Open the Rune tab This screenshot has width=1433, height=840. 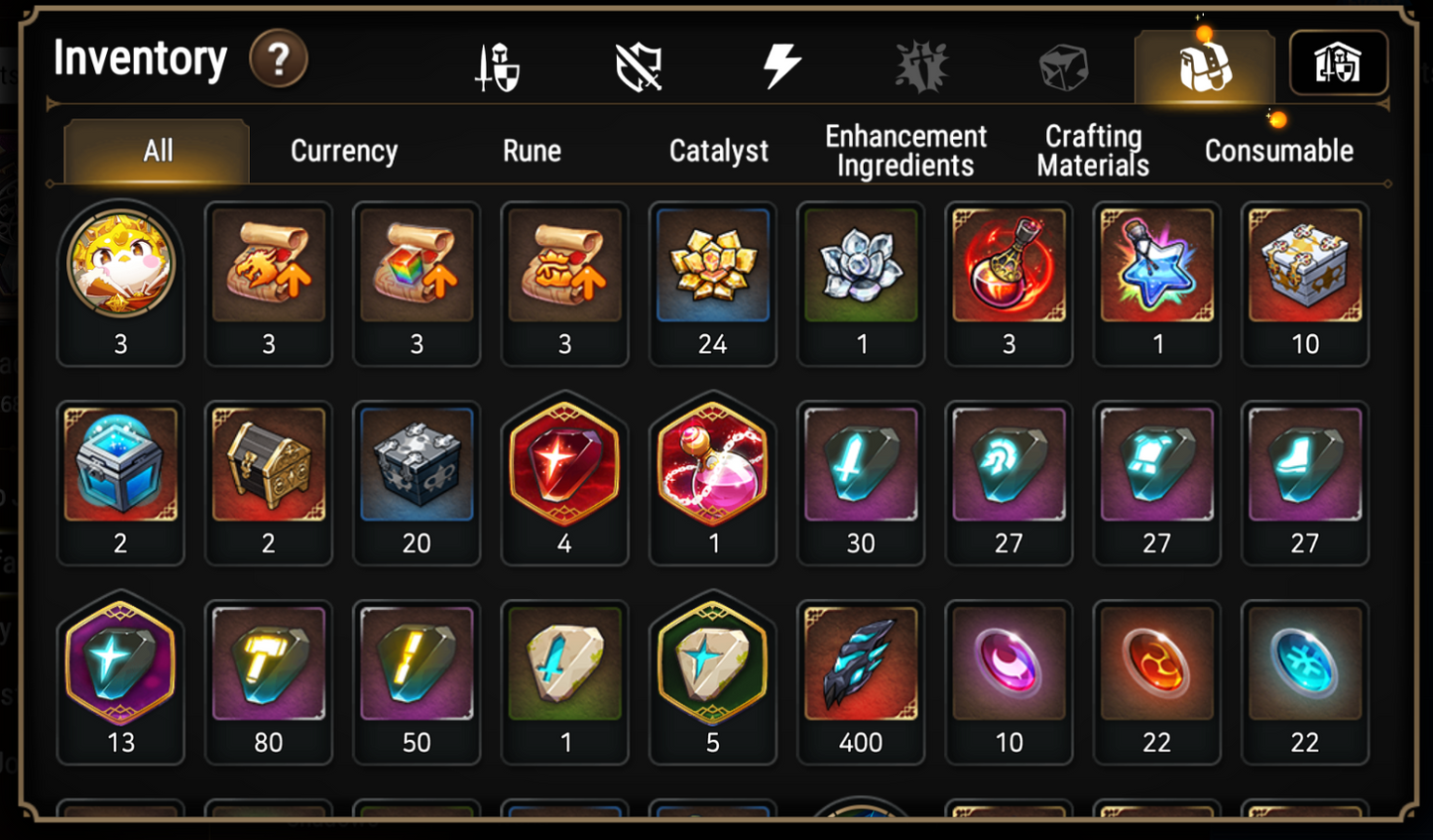pos(532,151)
